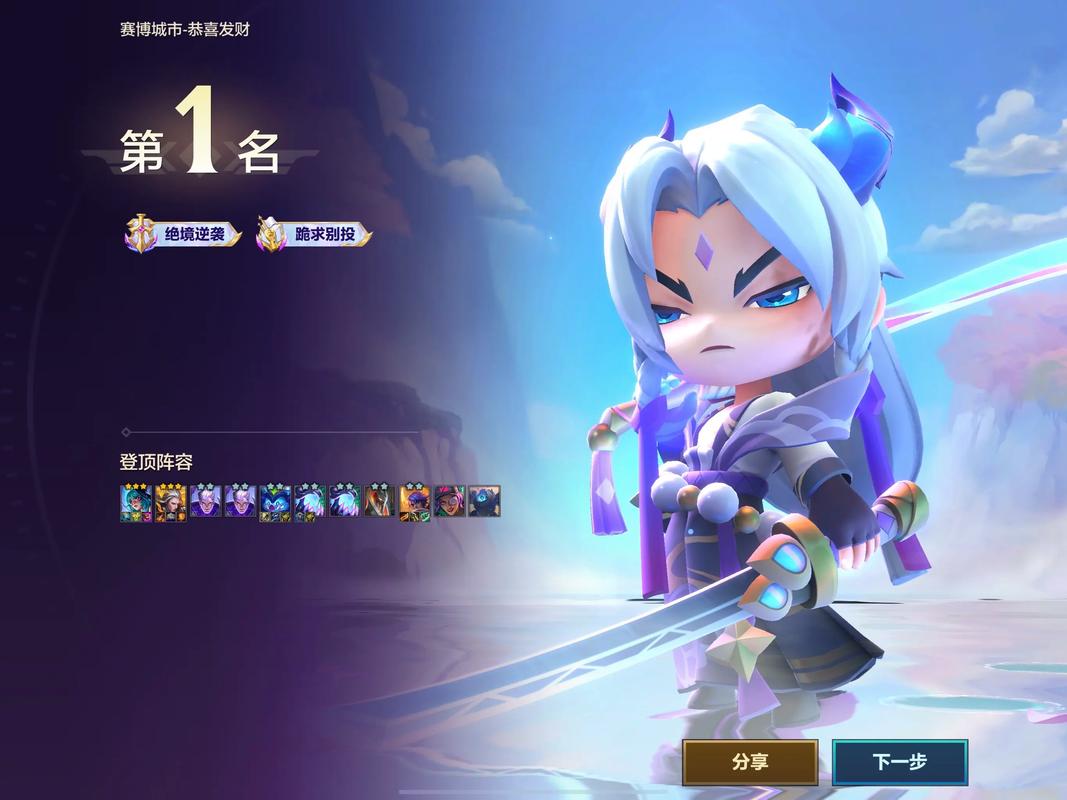1067x800 pixels.
Task: Select the dark robot champion with glowing blue eye
Action: tap(484, 501)
